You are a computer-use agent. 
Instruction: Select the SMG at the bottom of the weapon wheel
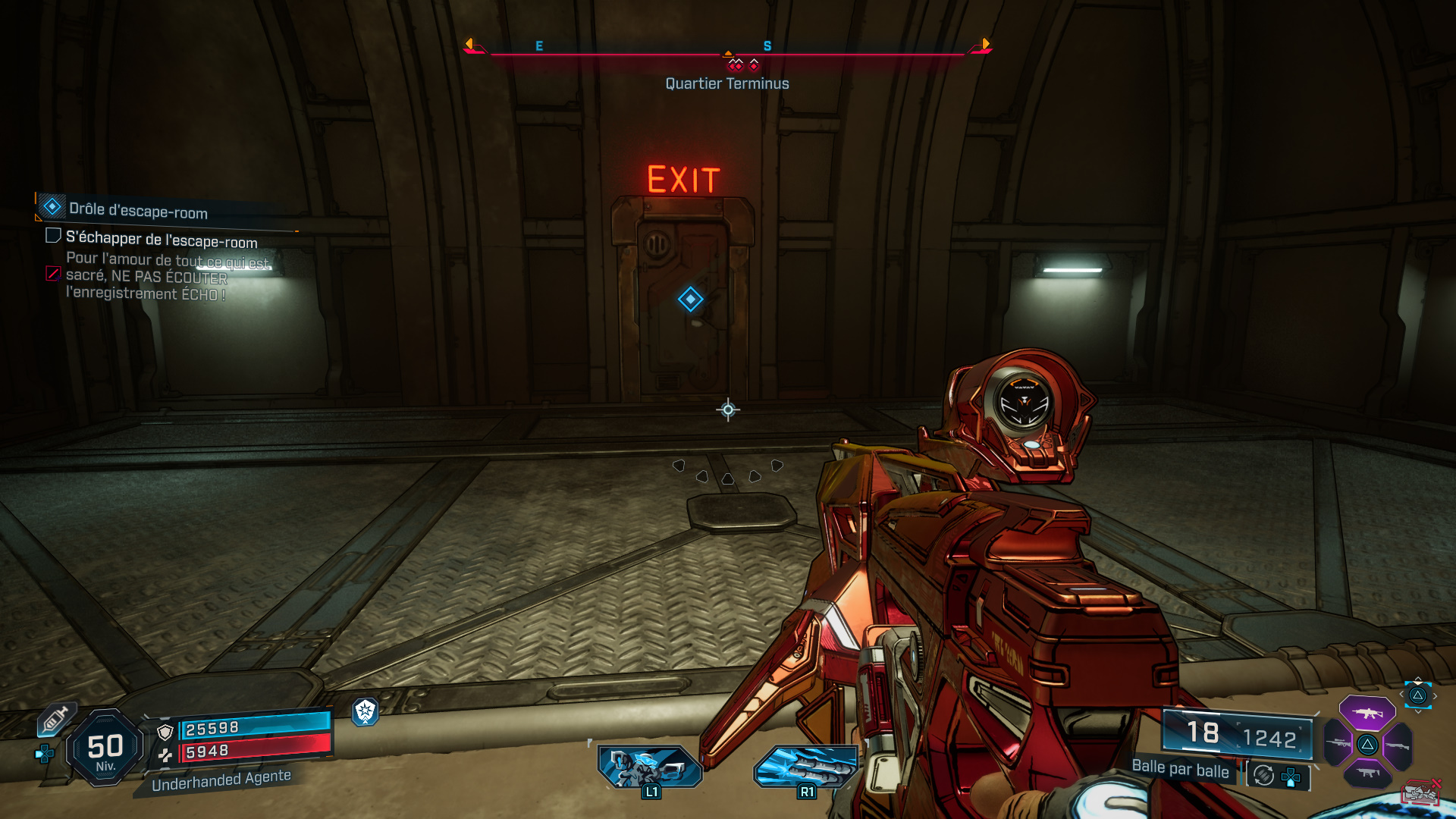pos(1369,772)
